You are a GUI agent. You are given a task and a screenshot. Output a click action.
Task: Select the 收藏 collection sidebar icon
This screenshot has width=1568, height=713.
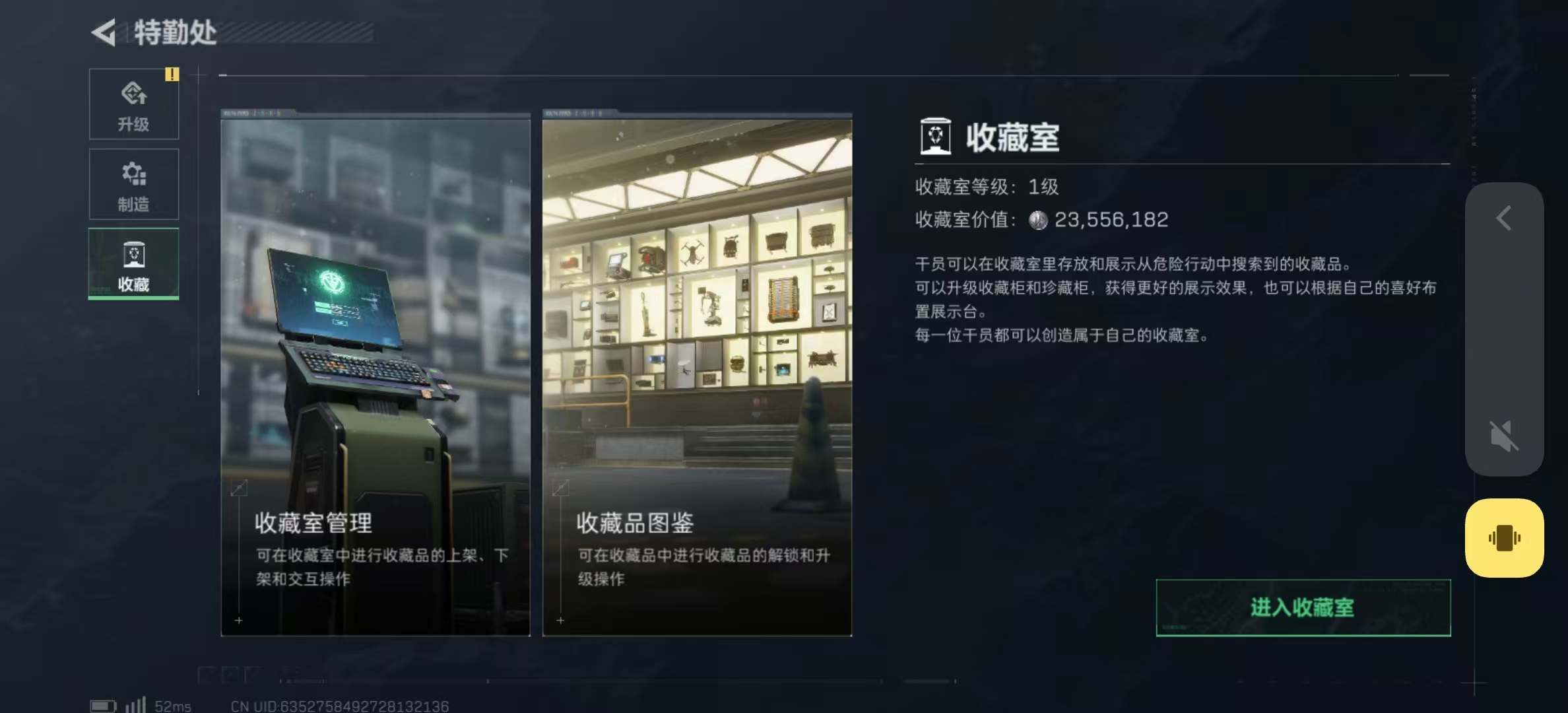(x=133, y=254)
